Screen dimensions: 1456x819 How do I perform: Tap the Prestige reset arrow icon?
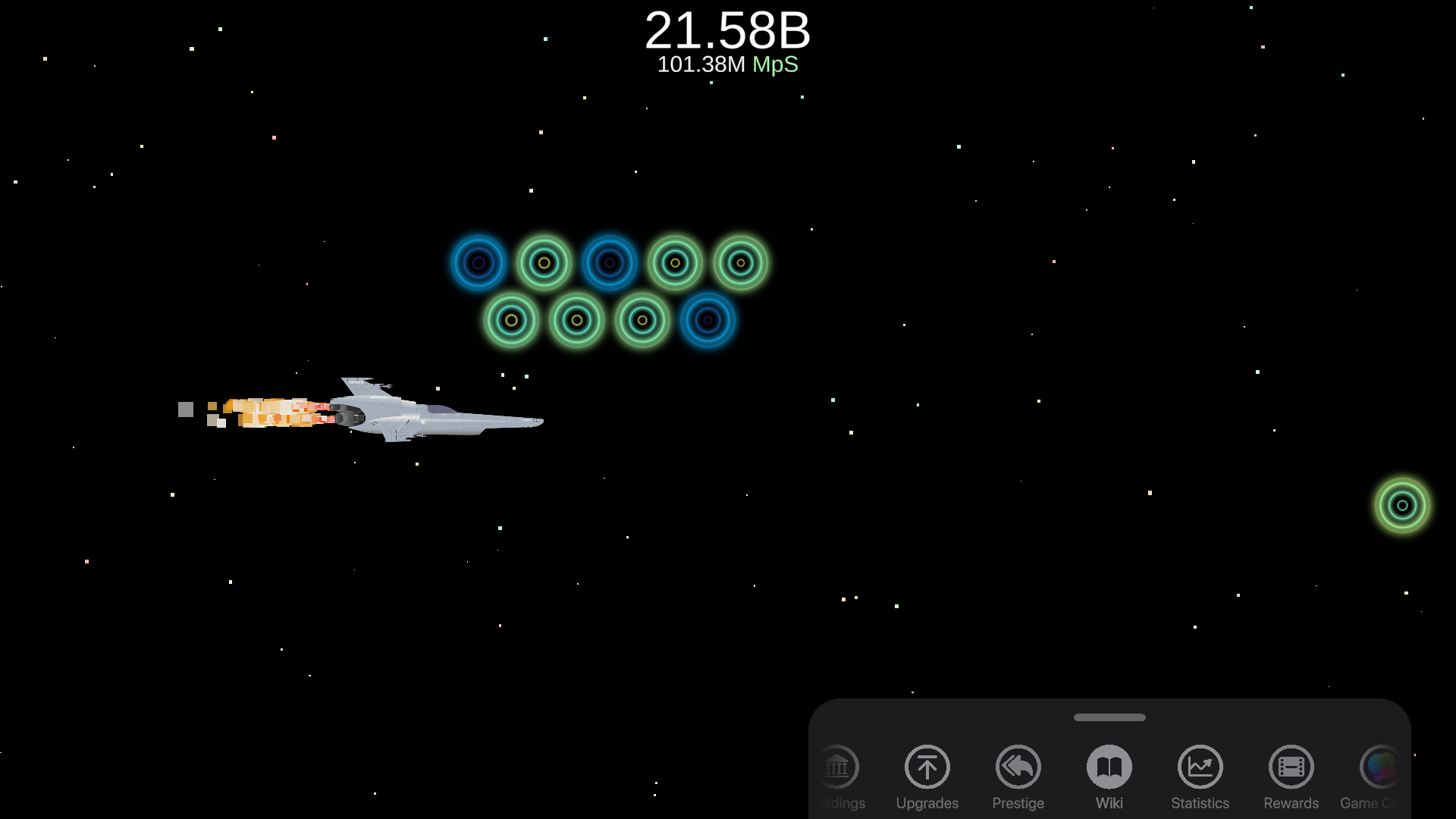pos(1018,767)
